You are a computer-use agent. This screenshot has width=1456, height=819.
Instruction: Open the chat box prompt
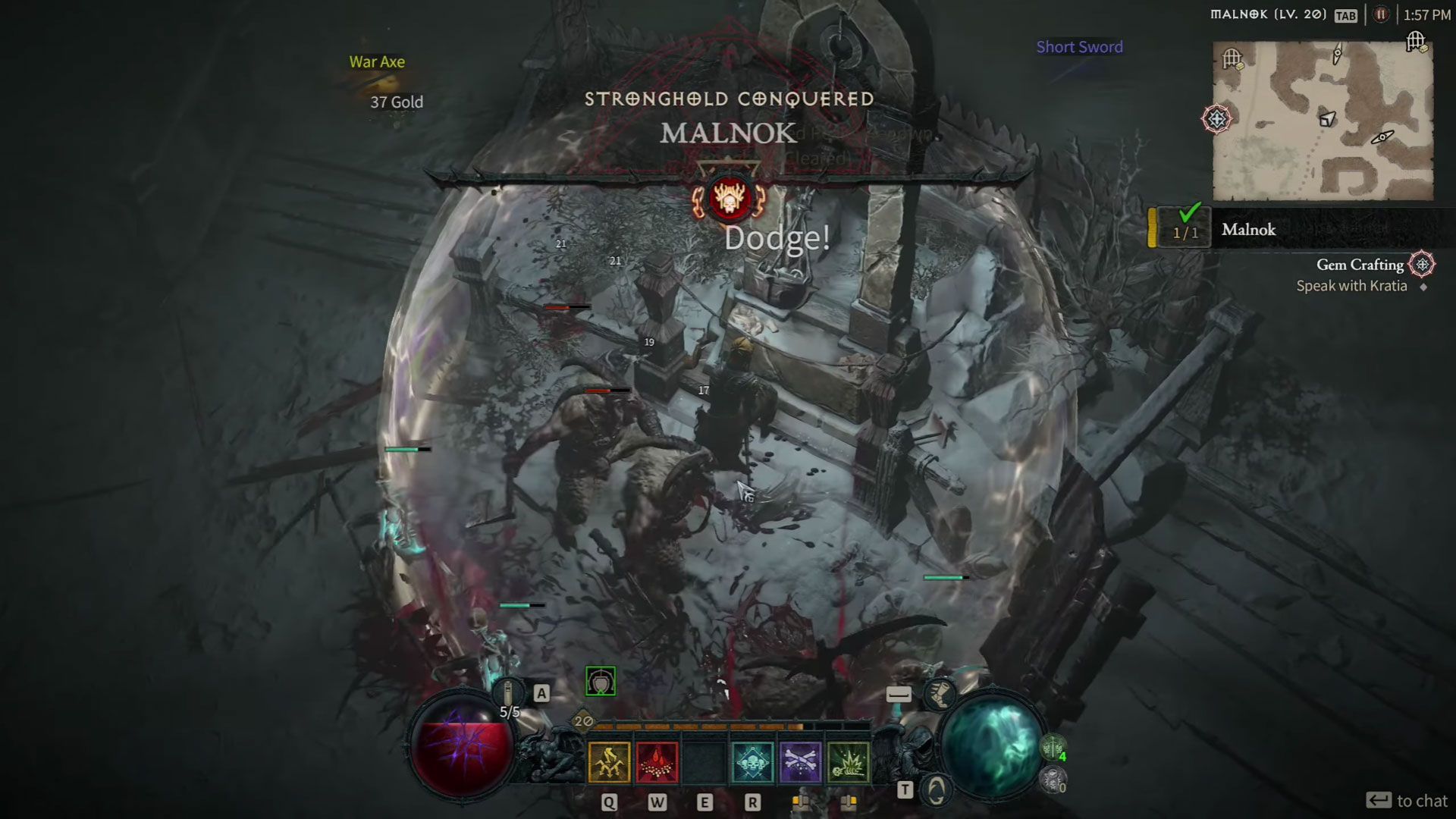[x=1407, y=801]
